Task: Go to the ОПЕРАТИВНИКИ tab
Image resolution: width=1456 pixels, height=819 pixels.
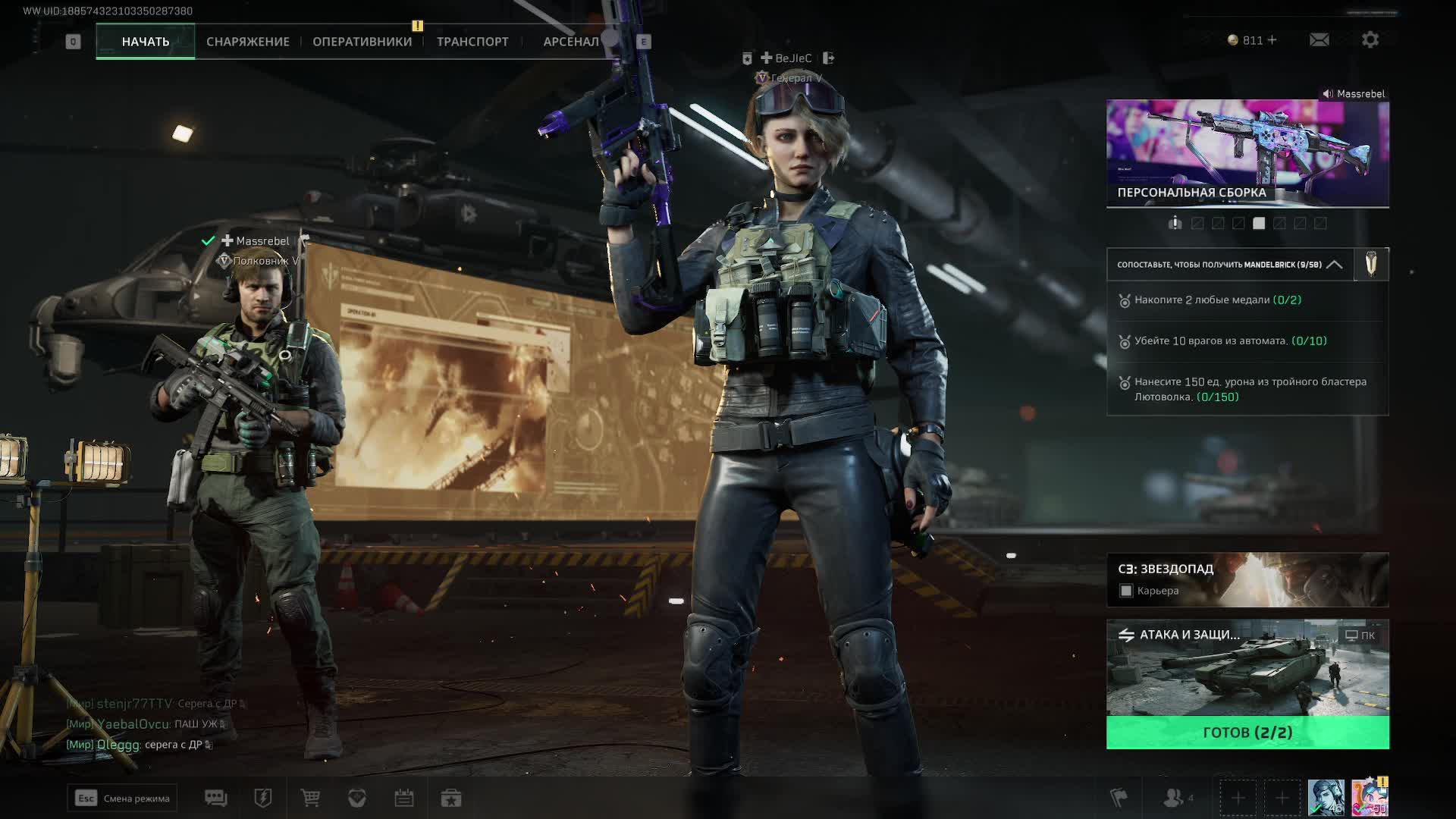Action: pyautogui.click(x=362, y=42)
